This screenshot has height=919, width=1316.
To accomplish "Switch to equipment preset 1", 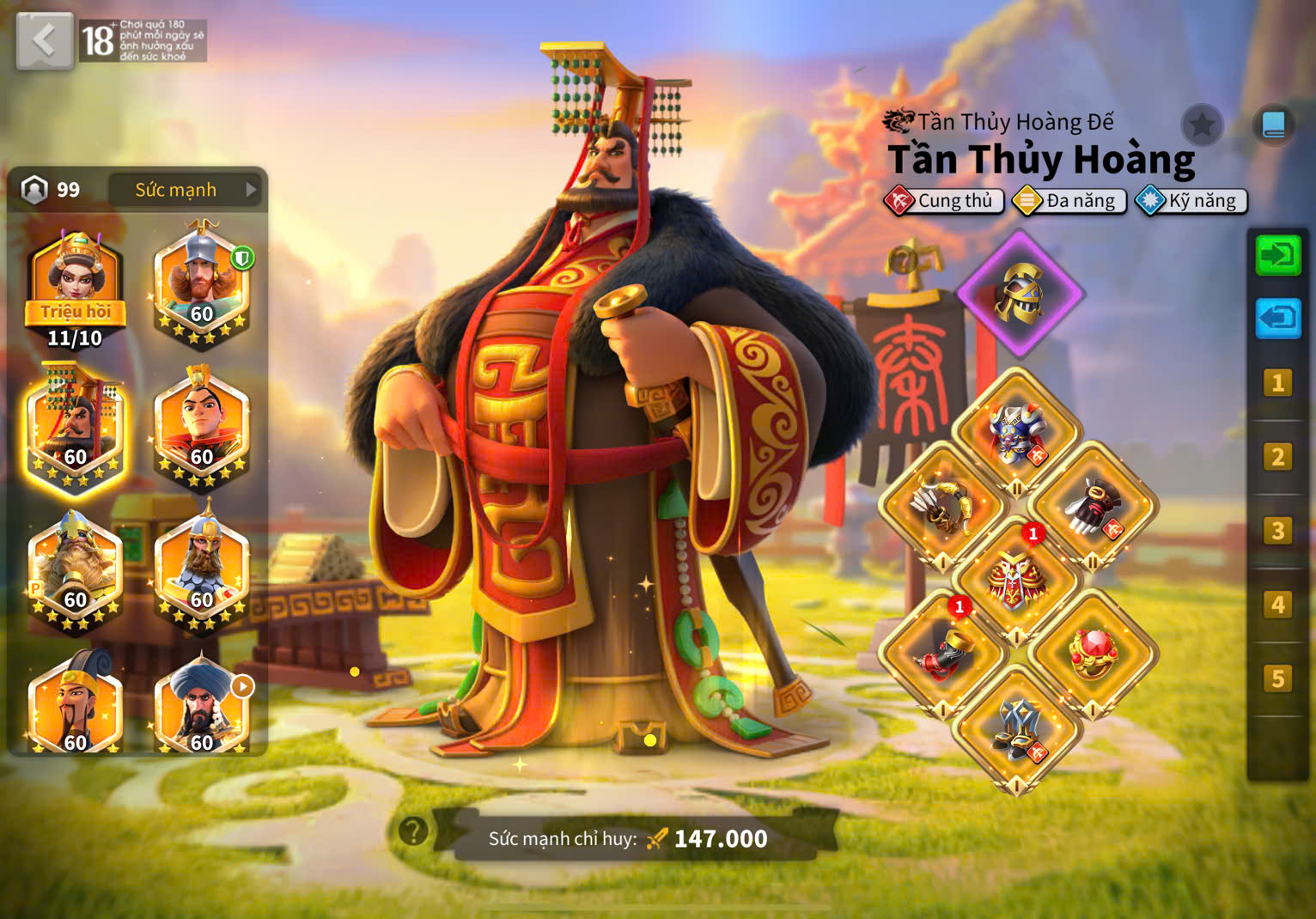I will (x=1277, y=383).
